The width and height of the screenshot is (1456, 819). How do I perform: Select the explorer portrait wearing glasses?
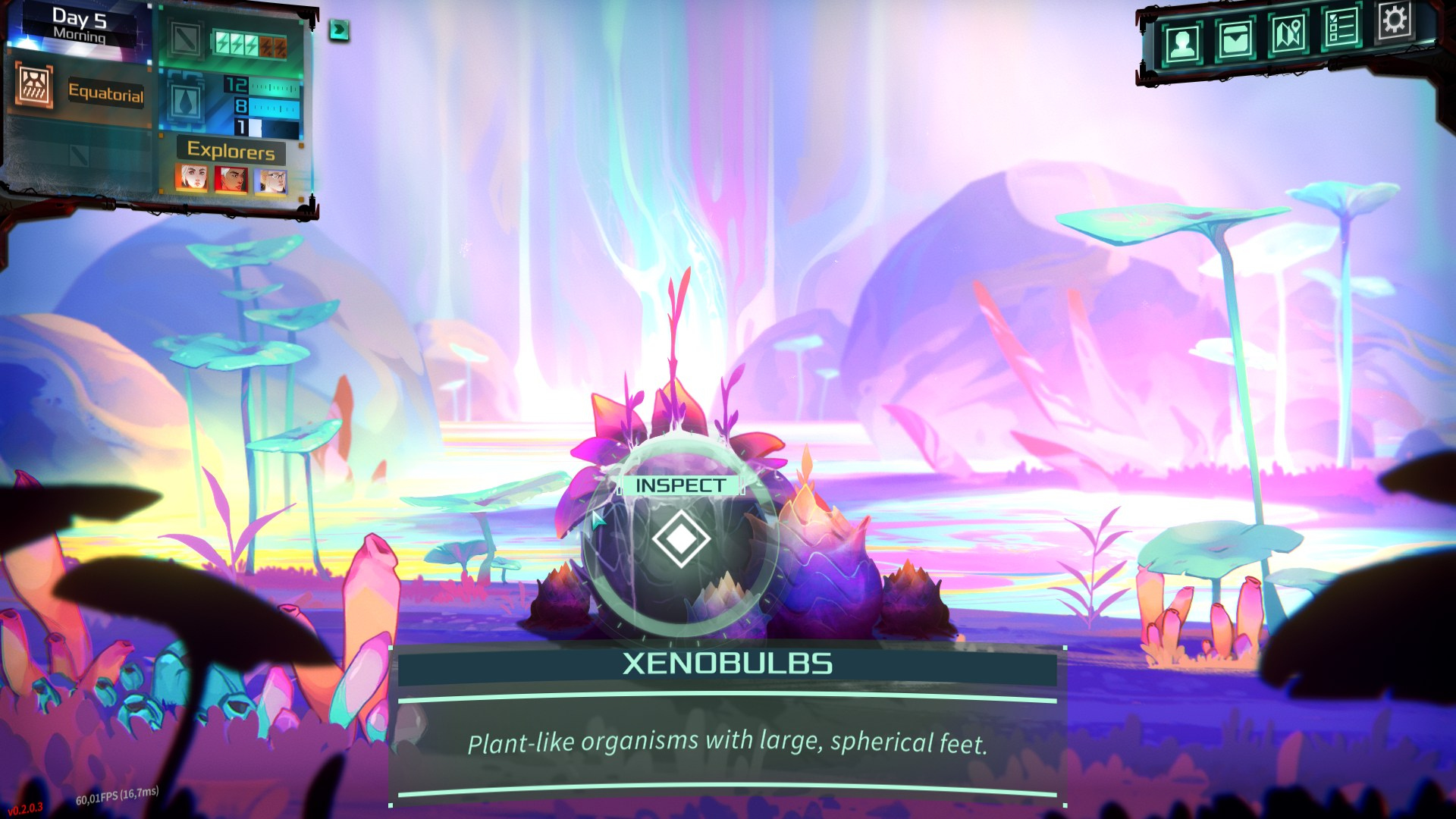[271, 180]
